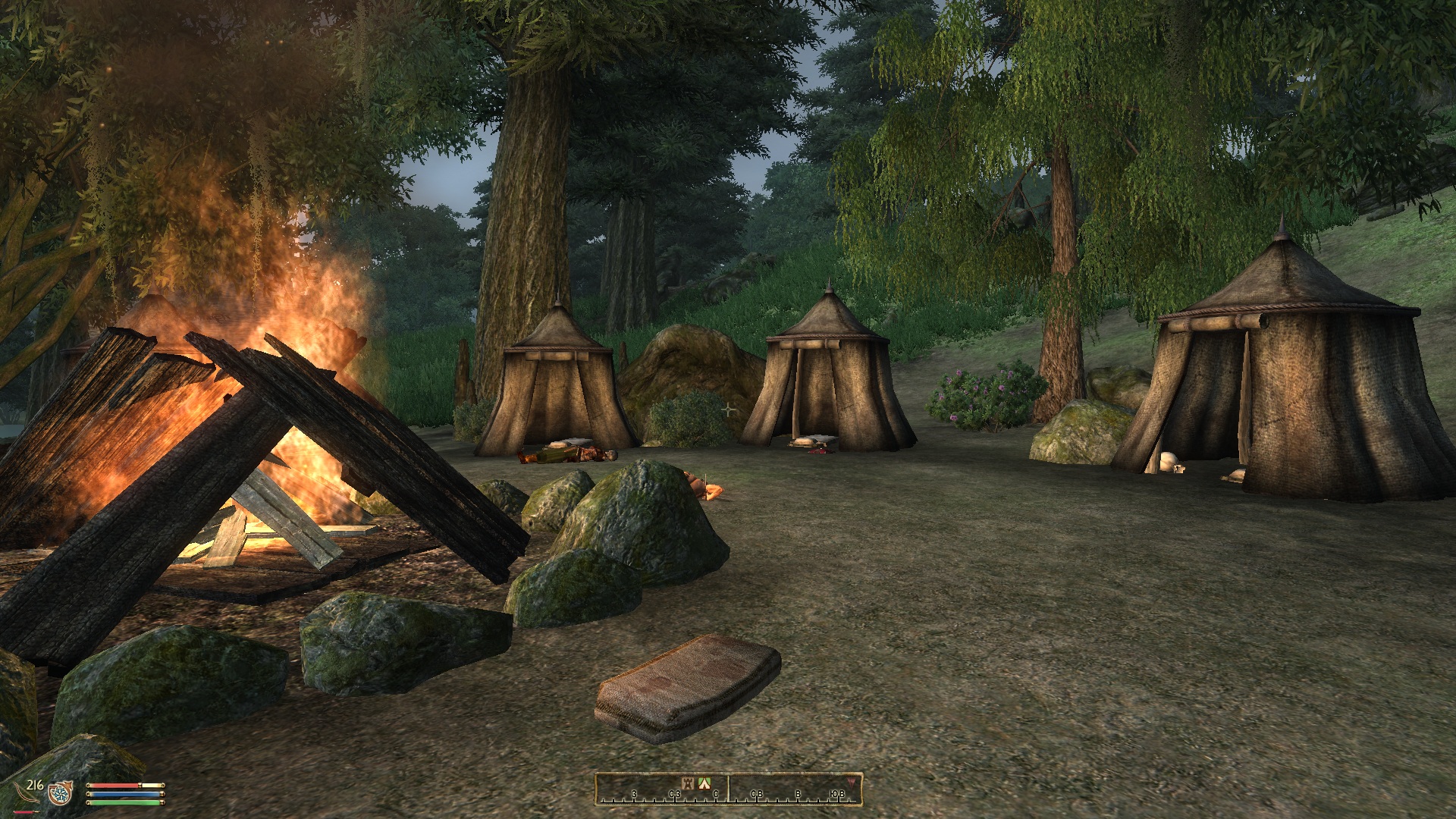Click the red quest arrow on the compass

(x=850, y=781)
